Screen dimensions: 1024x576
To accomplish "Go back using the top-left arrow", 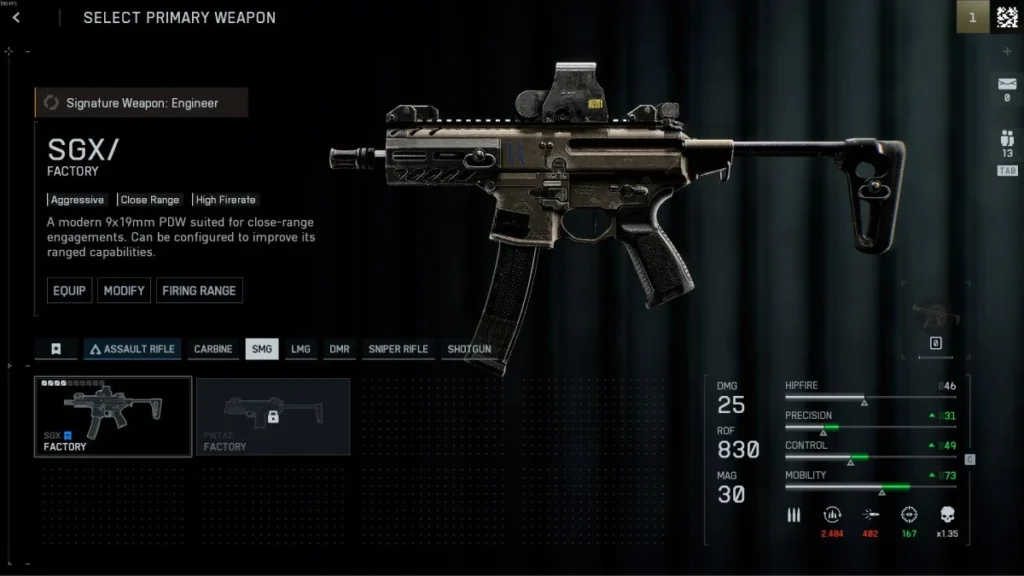I will 16,18.
